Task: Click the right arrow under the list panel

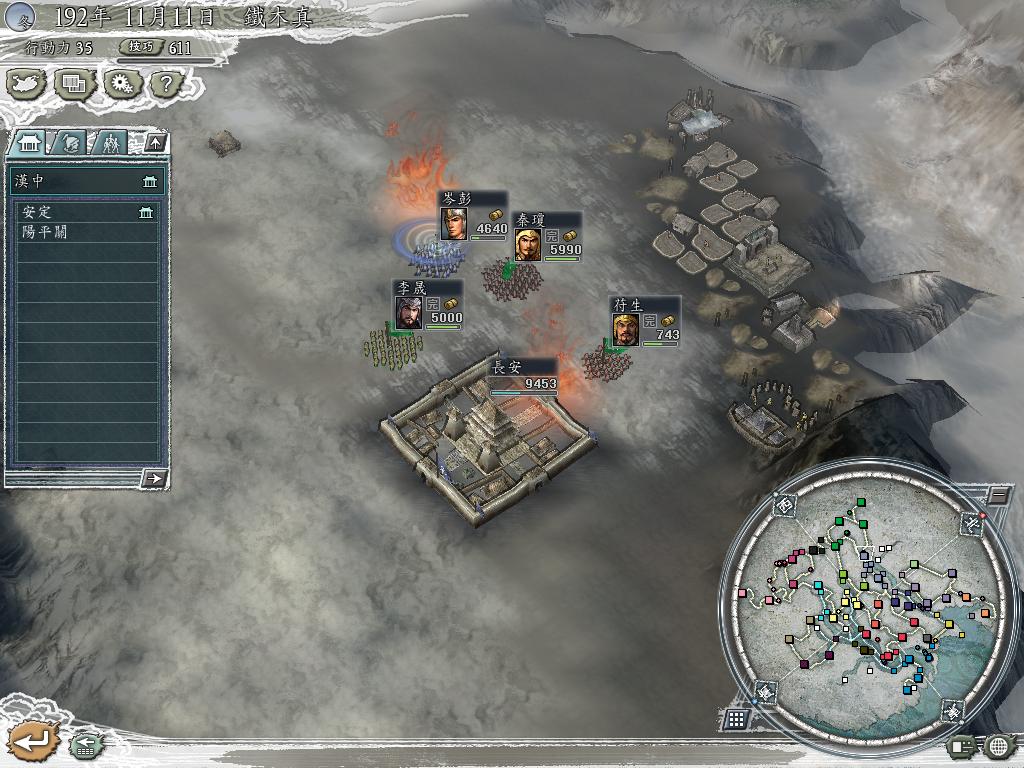Action: coord(154,479)
